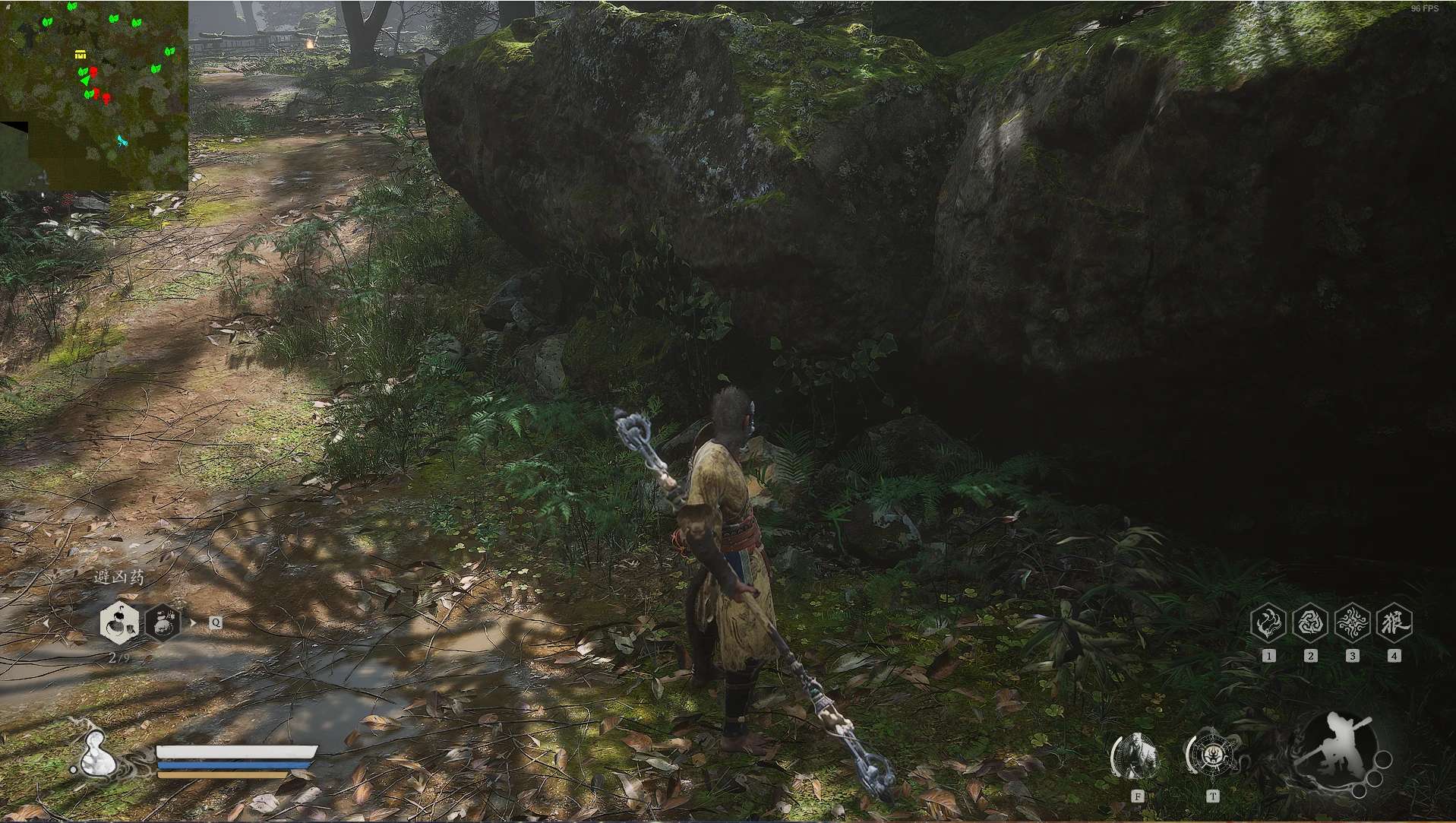Click the forest minimap

(x=94, y=96)
